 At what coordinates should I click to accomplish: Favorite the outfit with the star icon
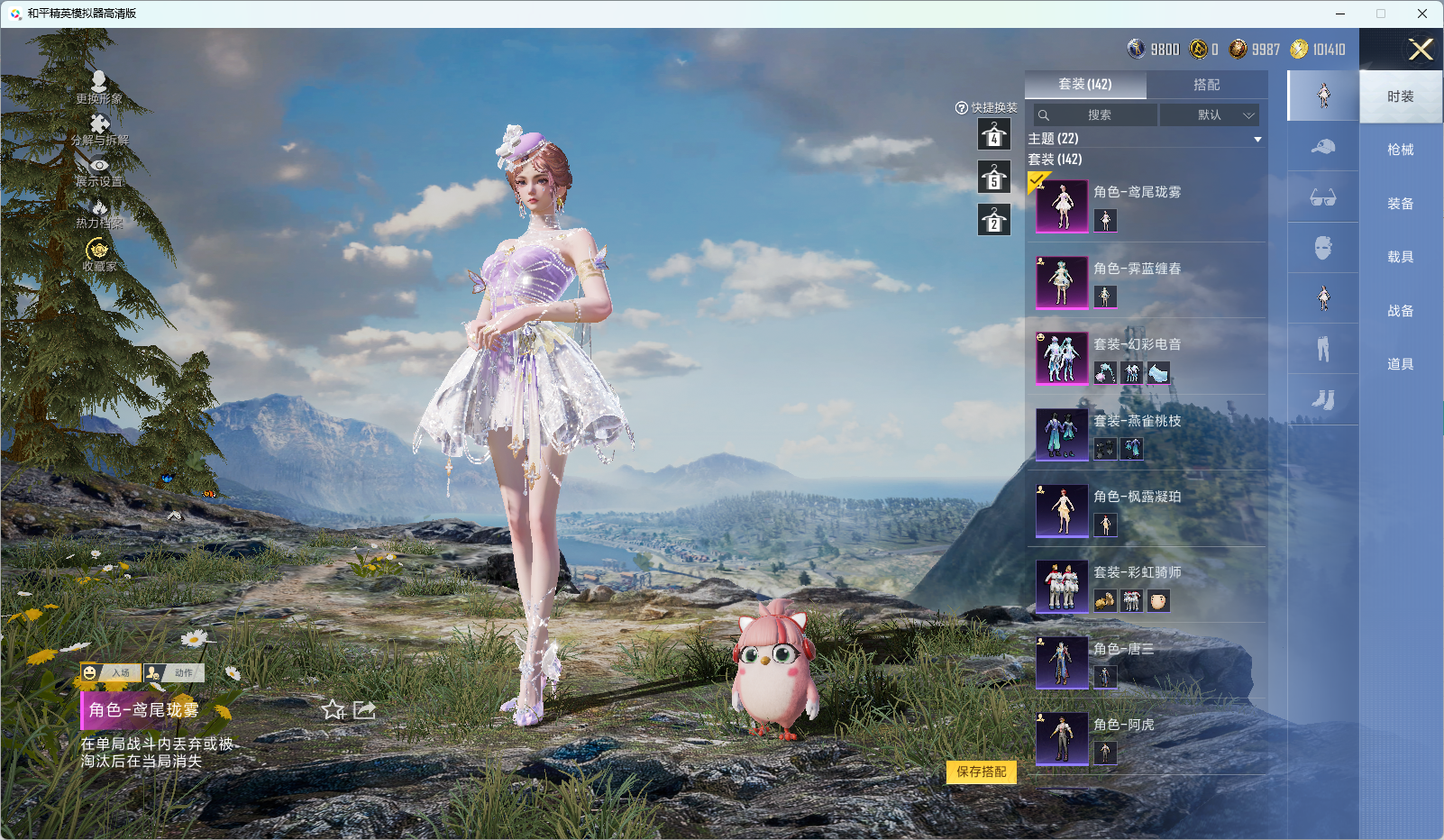334,710
